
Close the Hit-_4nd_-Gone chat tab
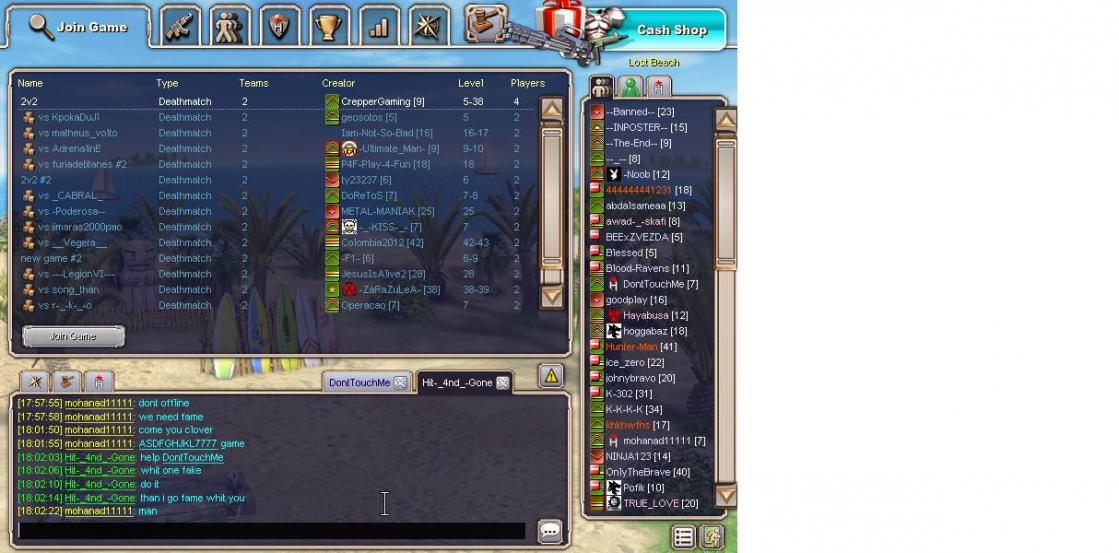click(502, 383)
